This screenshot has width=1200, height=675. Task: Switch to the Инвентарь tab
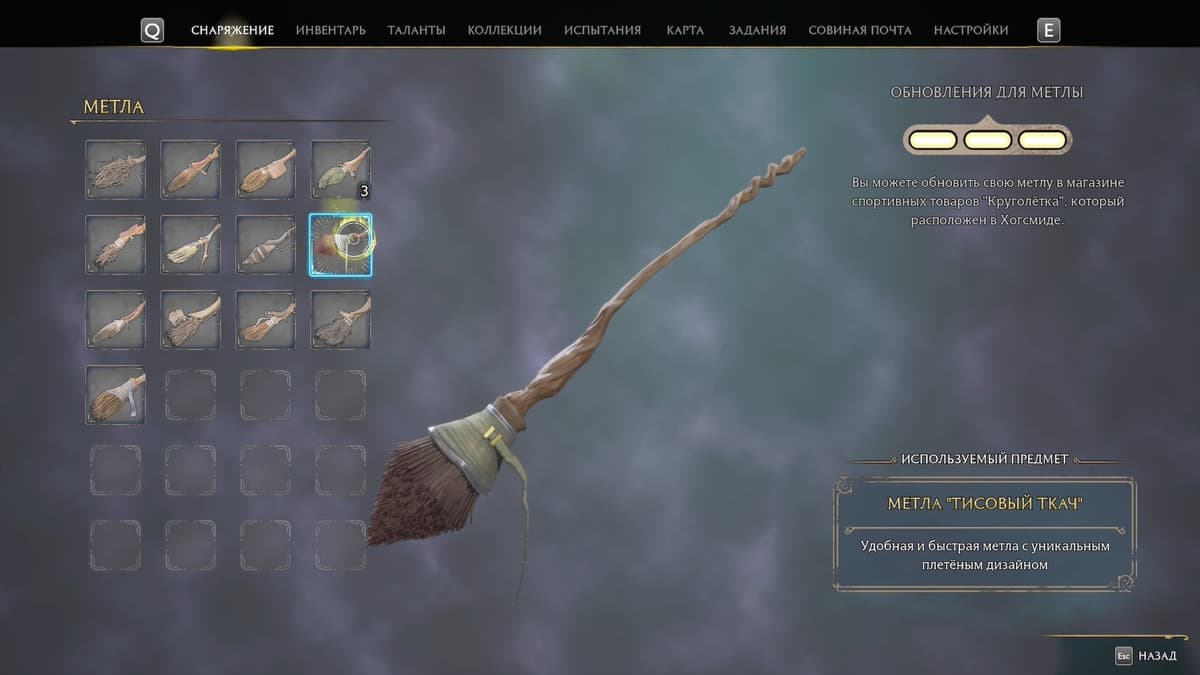[x=330, y=30]
